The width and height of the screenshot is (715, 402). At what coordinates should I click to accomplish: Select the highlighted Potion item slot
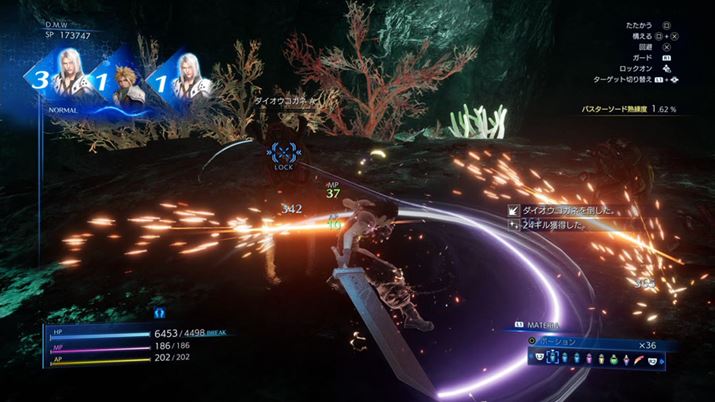553,357
